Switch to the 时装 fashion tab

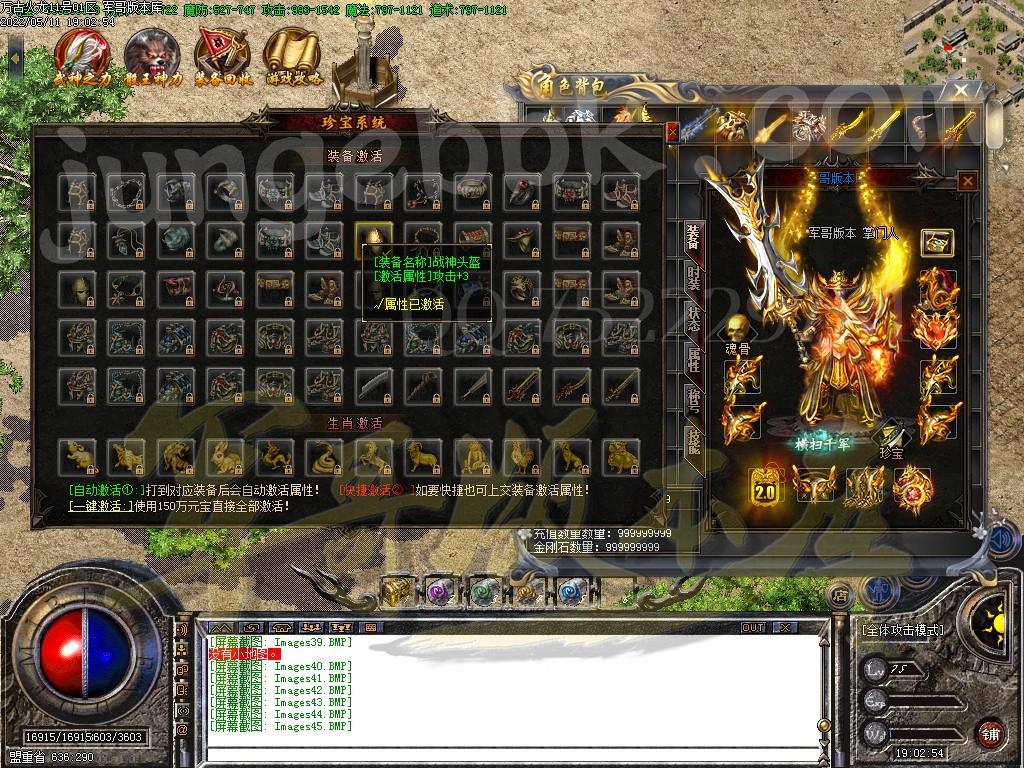click(x=693, y=279)
